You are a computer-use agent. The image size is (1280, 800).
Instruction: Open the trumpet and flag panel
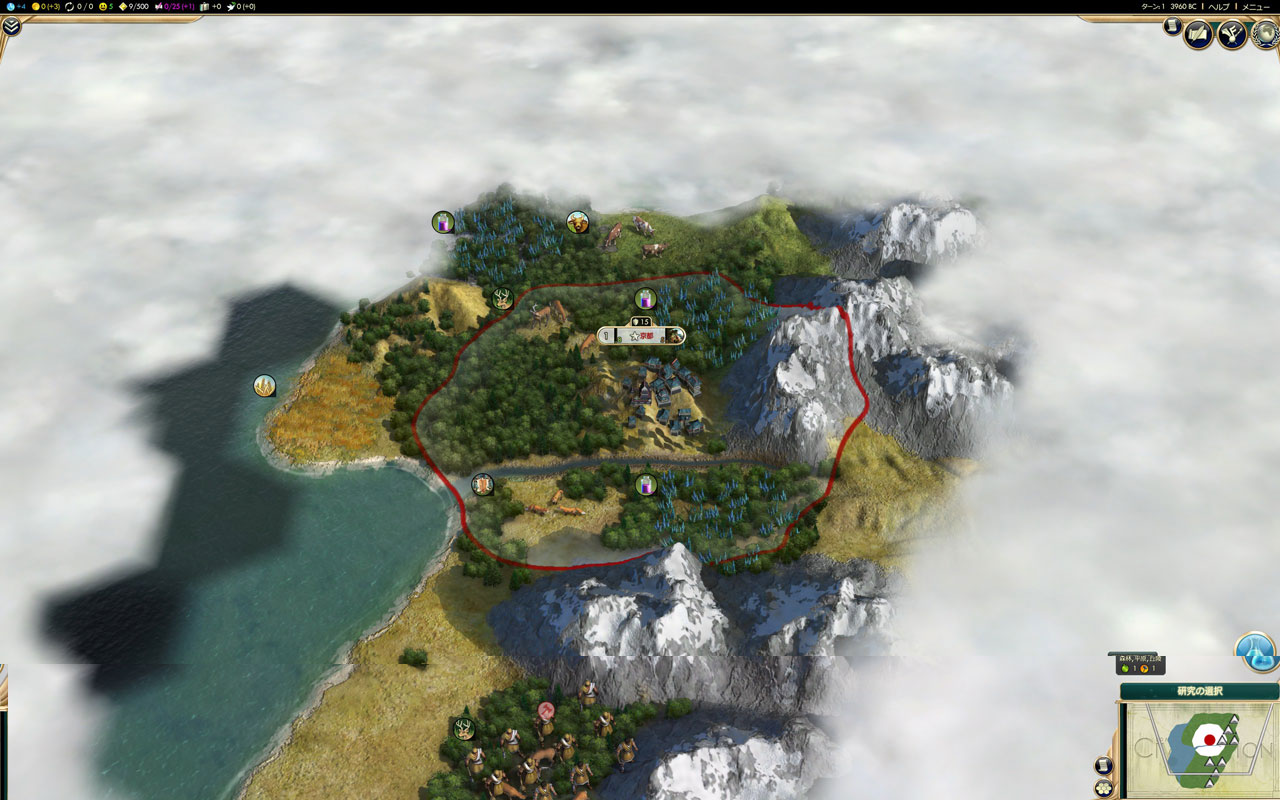click(1231, 34)
